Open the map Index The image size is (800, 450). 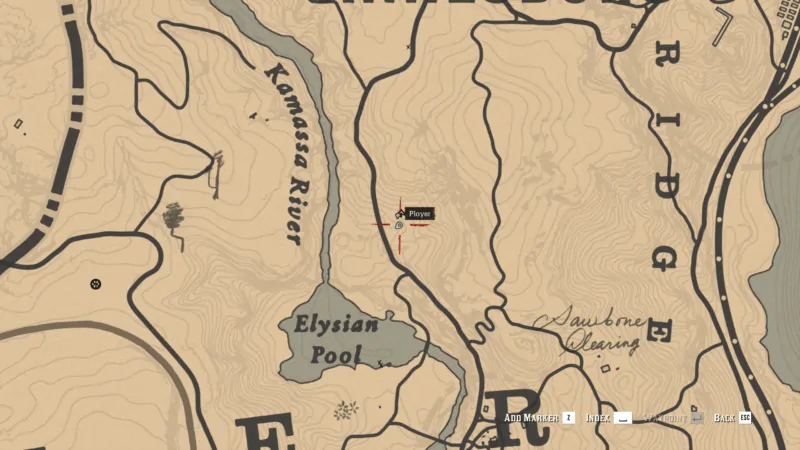[598, 418]
